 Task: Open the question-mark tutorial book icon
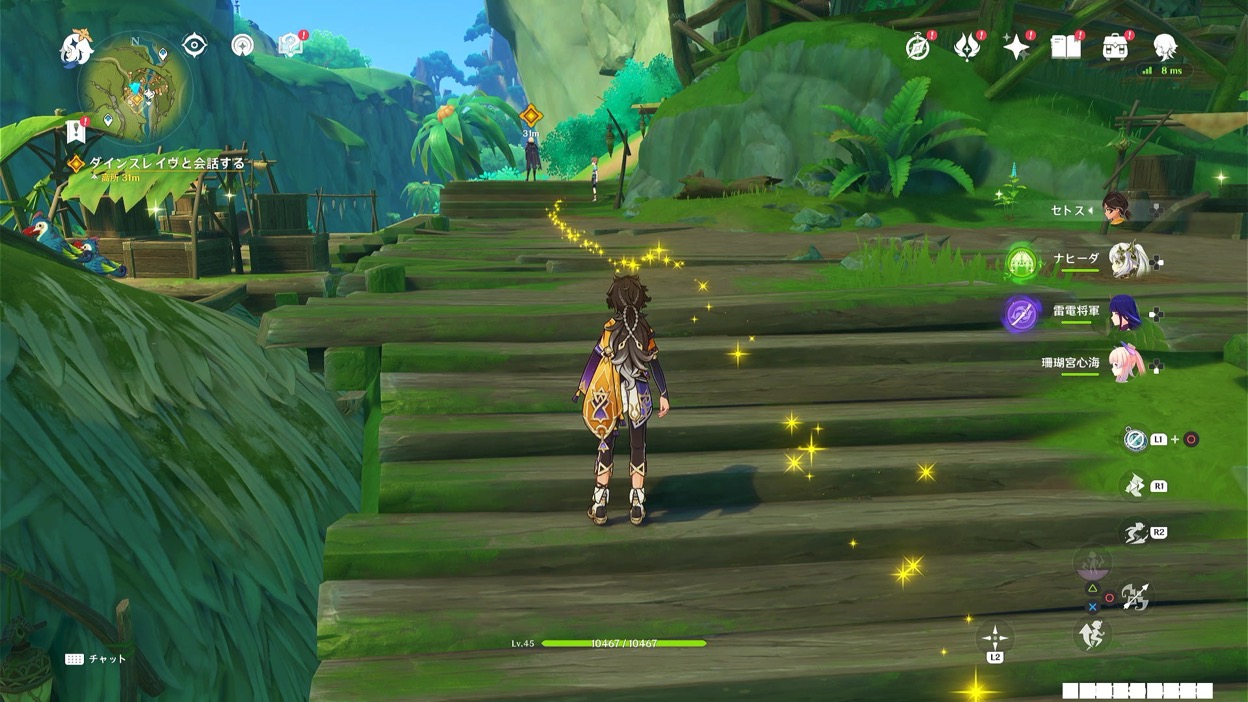click(x=291, y=44)
